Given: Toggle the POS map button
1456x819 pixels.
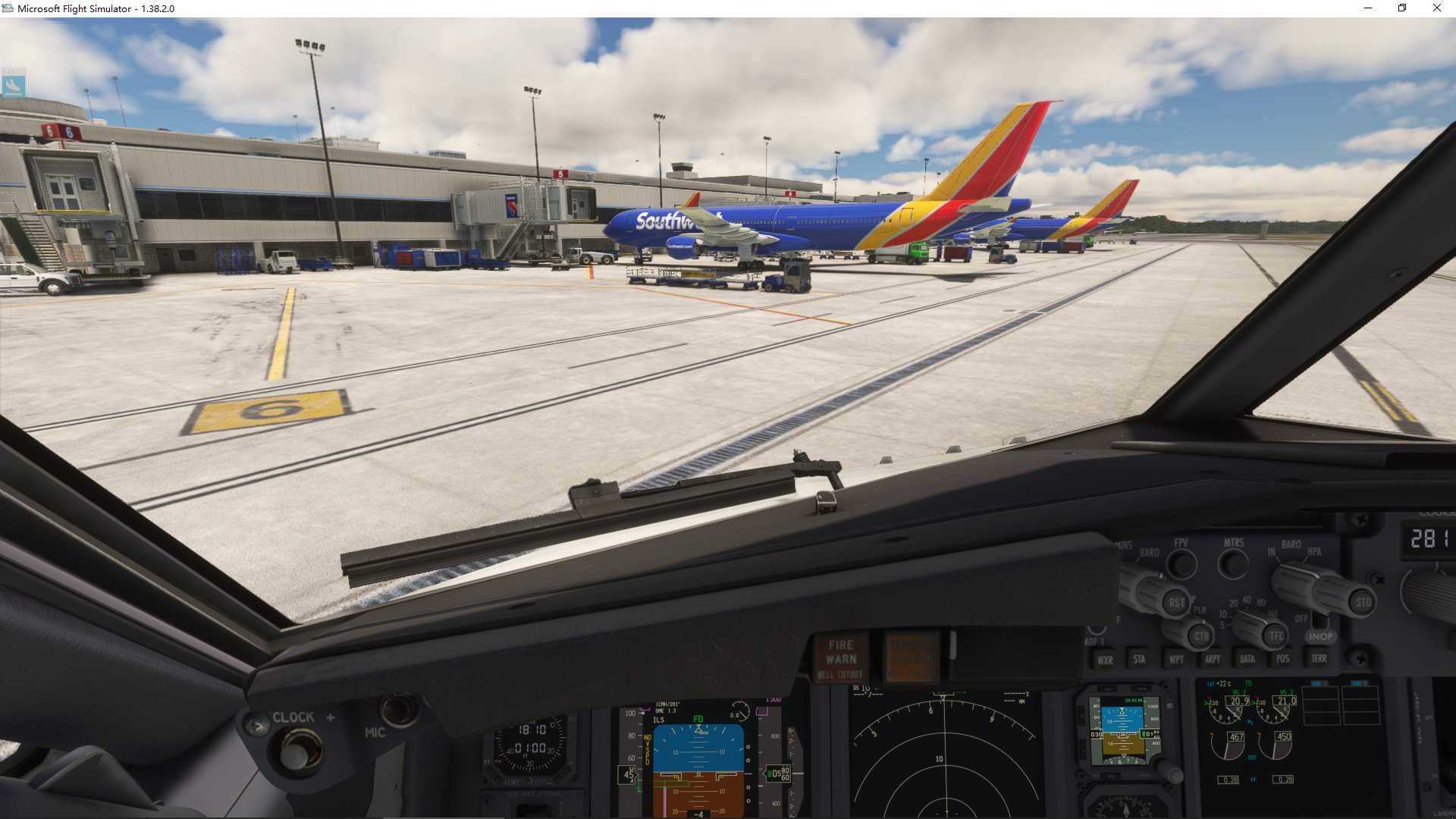Looking at the screenshot, I should [1282, 658].
